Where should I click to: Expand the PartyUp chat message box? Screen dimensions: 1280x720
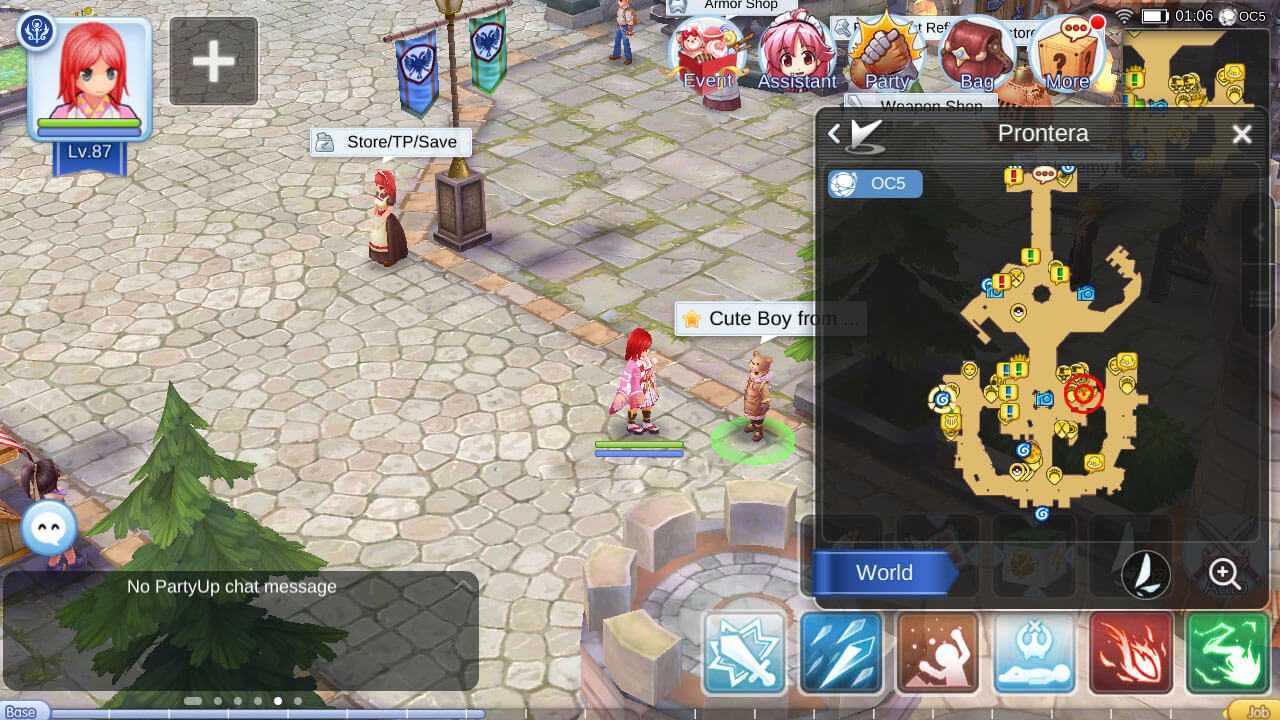tap(461, 586)
